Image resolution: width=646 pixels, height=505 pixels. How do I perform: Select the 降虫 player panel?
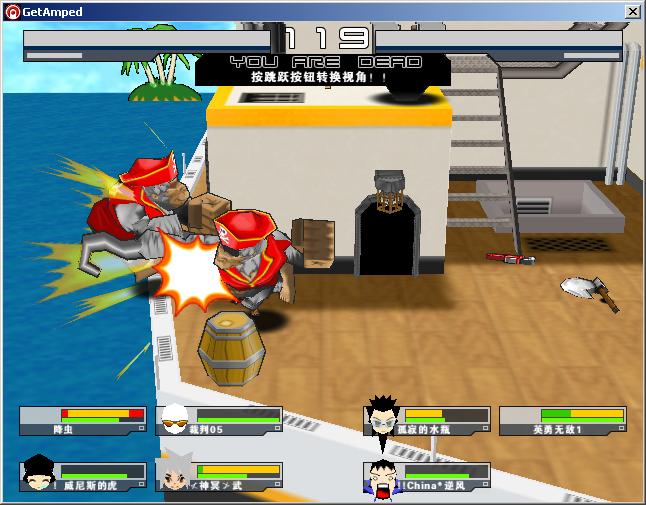tap(82, 421)
